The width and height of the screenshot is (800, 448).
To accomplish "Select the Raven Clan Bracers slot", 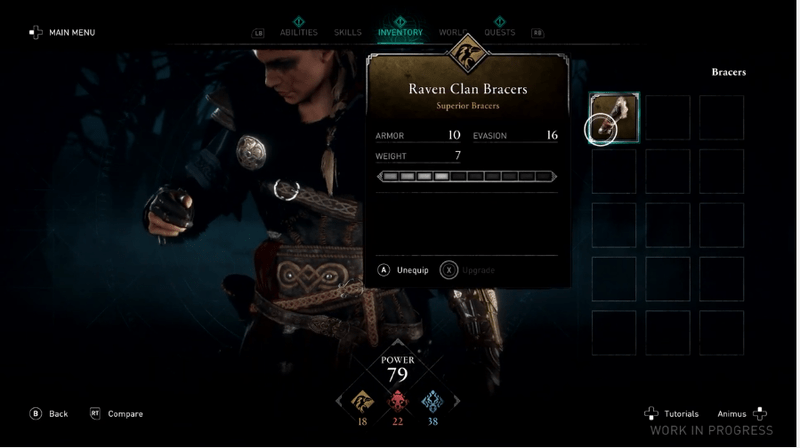I will [615, 118].
